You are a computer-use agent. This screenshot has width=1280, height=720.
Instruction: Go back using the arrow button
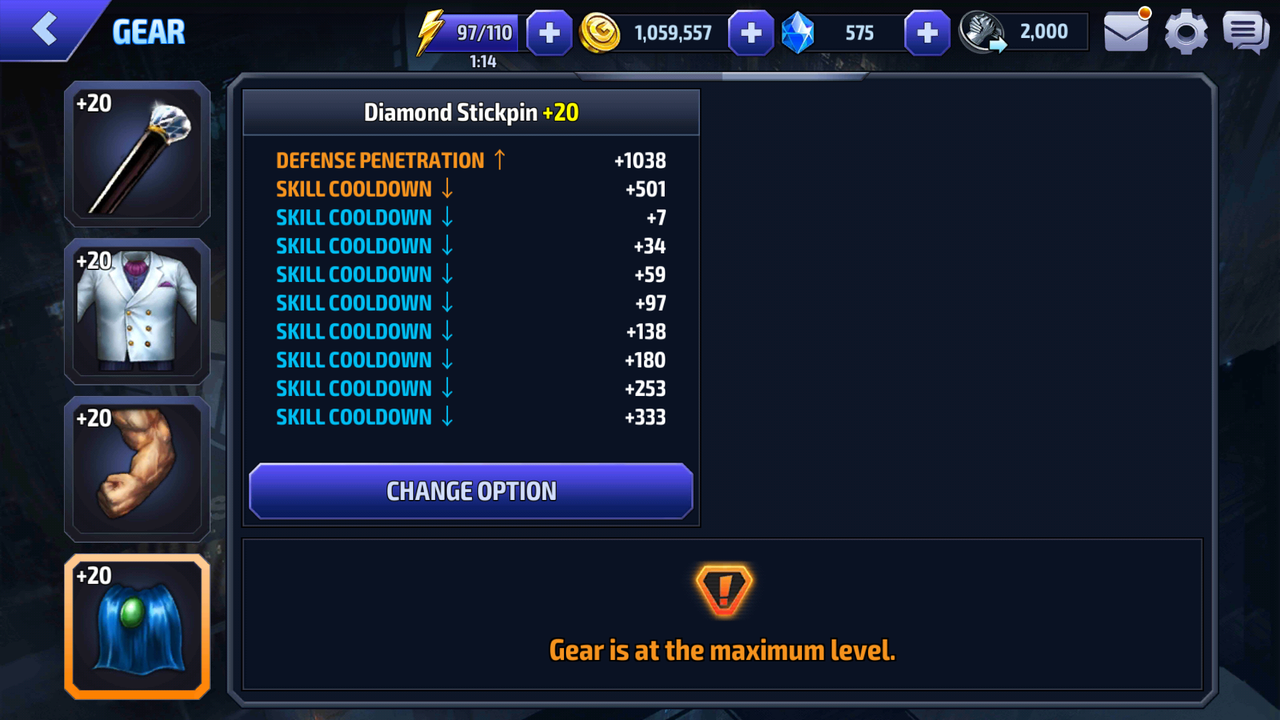click(x=45, y=29)
